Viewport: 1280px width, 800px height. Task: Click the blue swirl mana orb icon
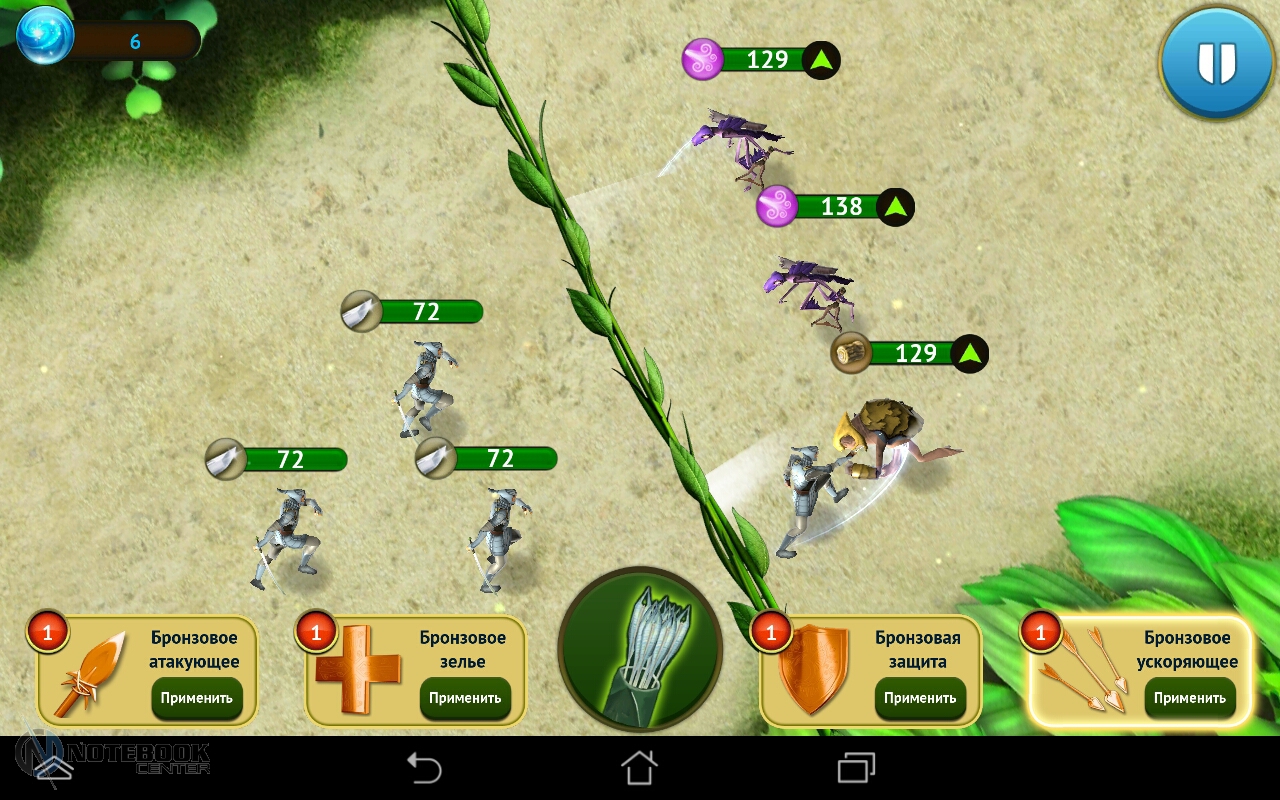46,35
